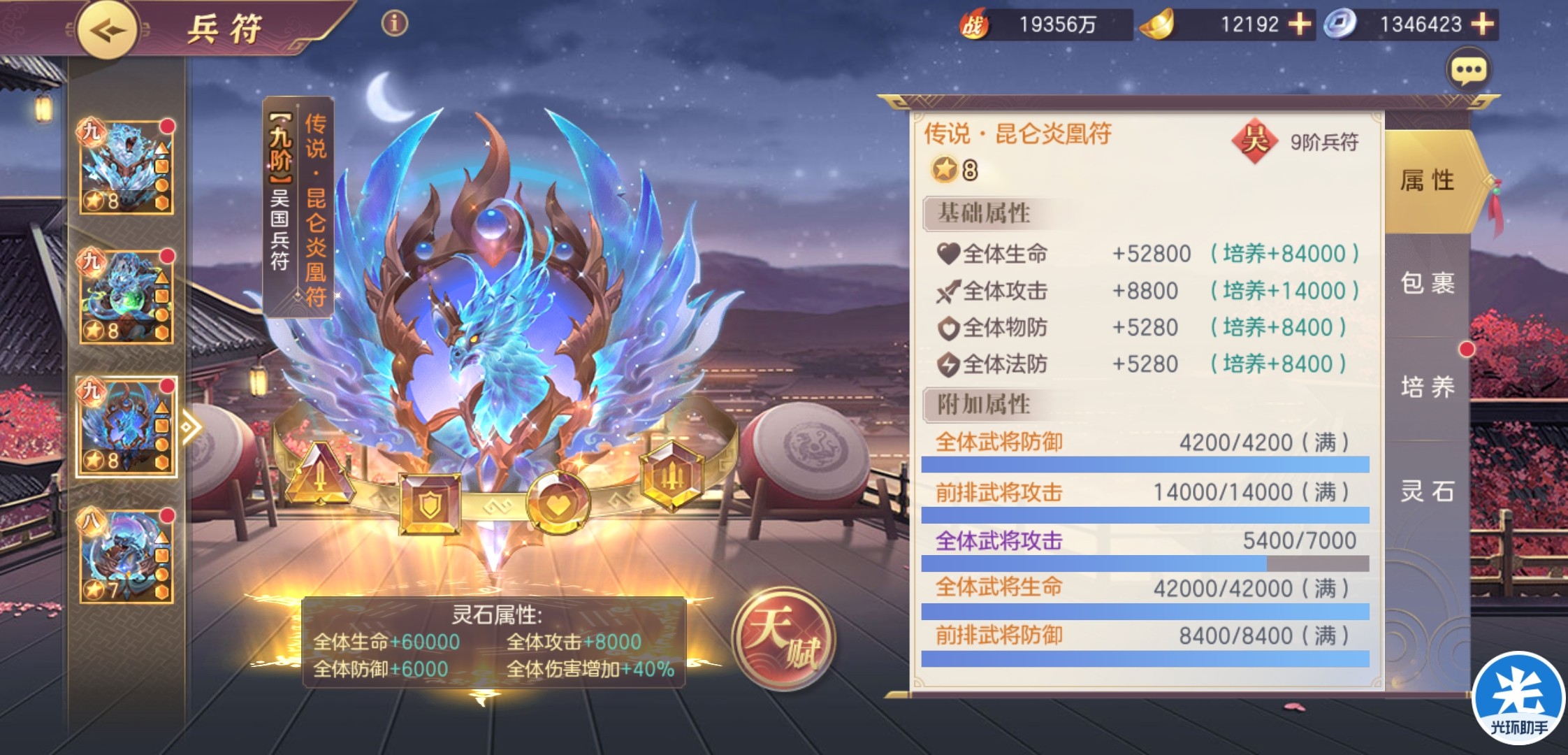1568x755 pixels.
Task: Switch to the 包裹 tab
Action: click(x=1427, y=284)
